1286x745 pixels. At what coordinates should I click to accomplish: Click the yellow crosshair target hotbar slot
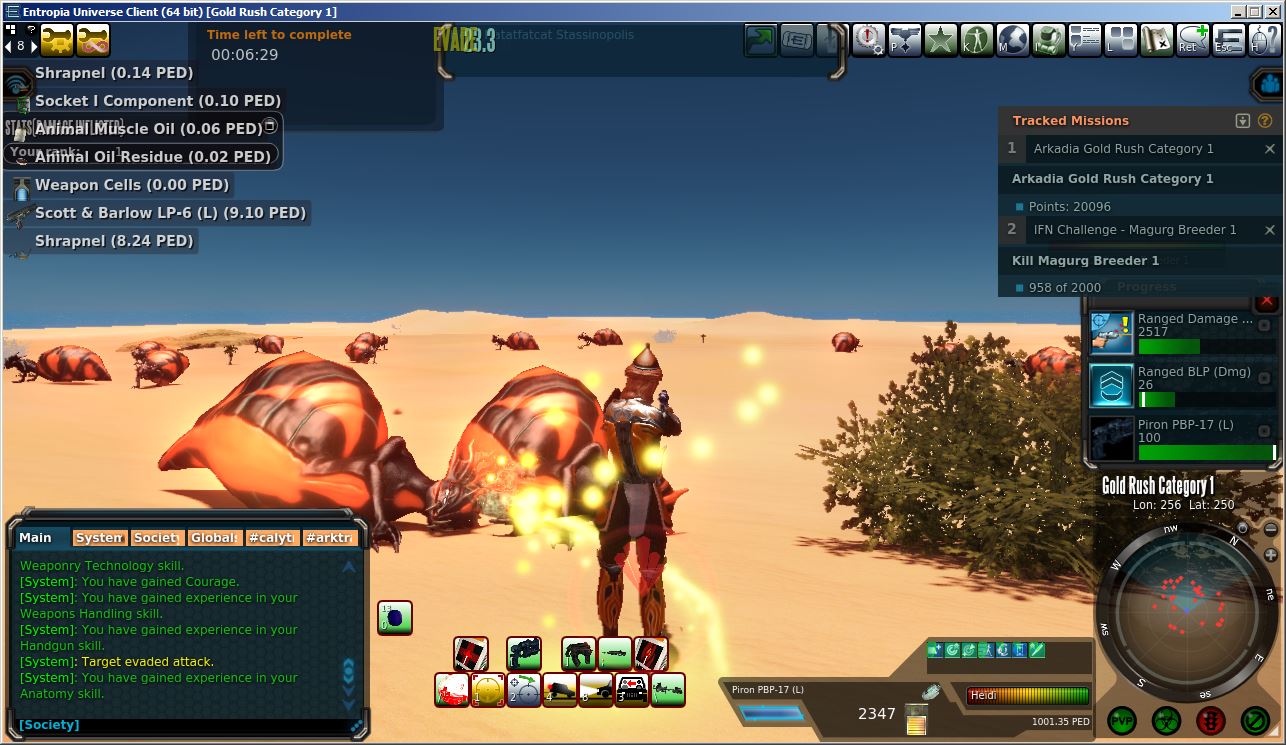[488, 690]
